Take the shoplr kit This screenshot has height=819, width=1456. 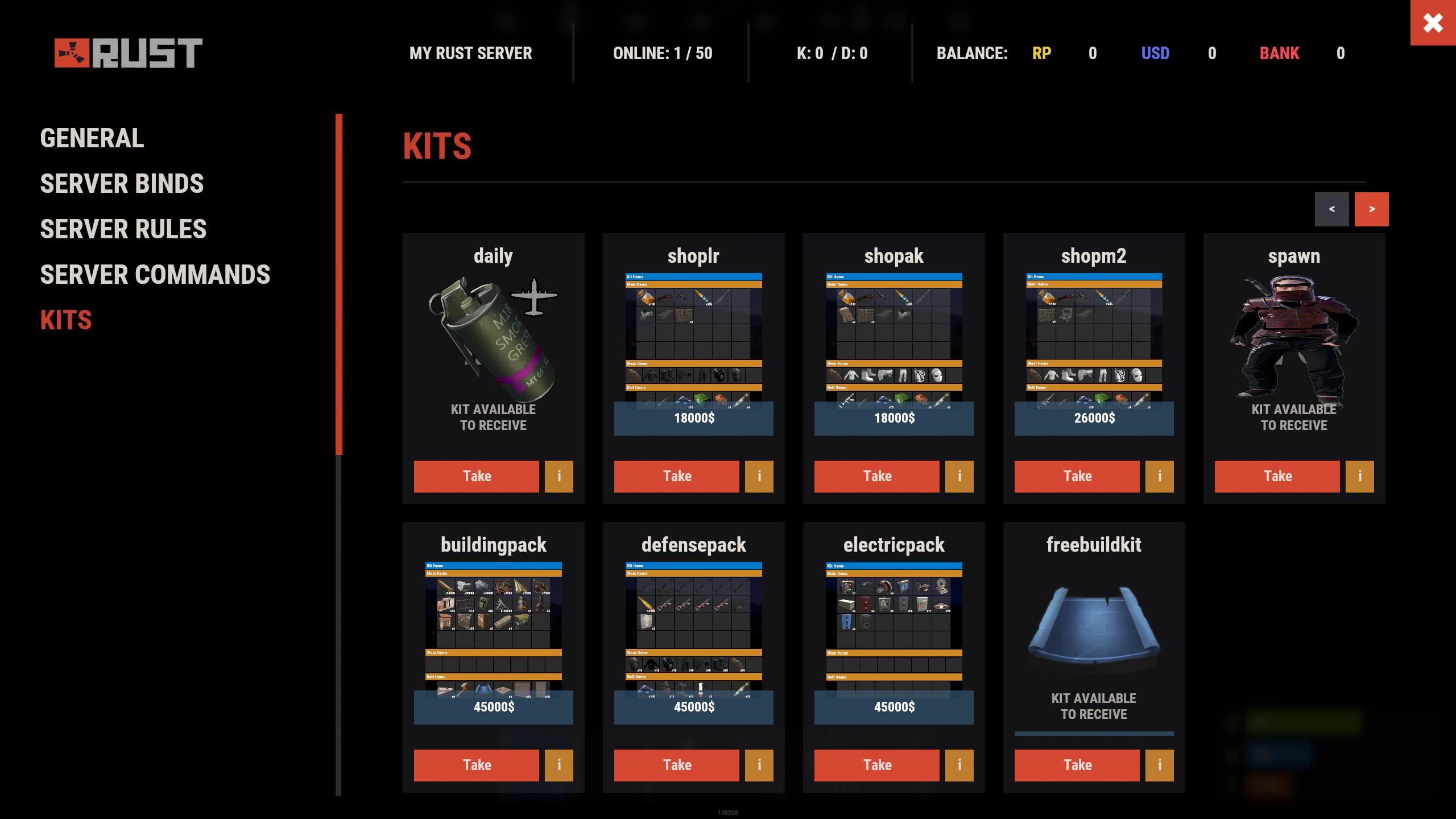[676, 476]
